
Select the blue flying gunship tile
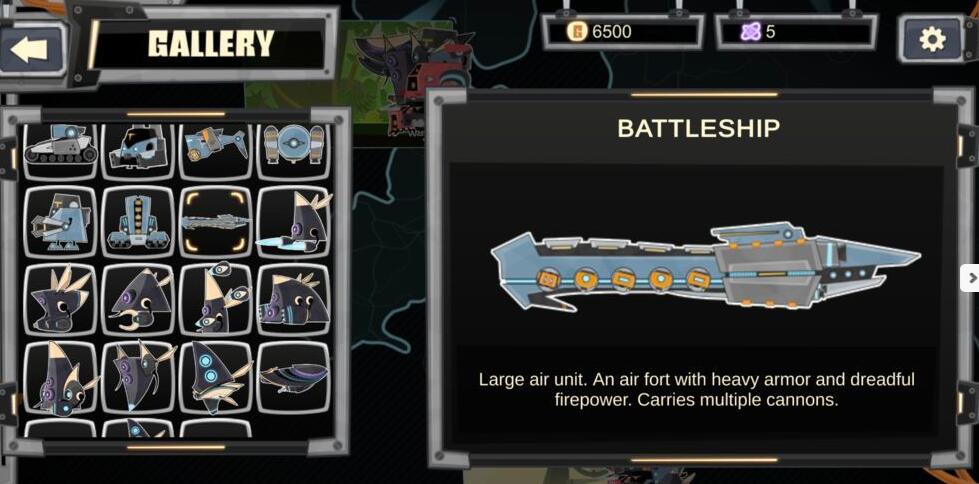215,146
